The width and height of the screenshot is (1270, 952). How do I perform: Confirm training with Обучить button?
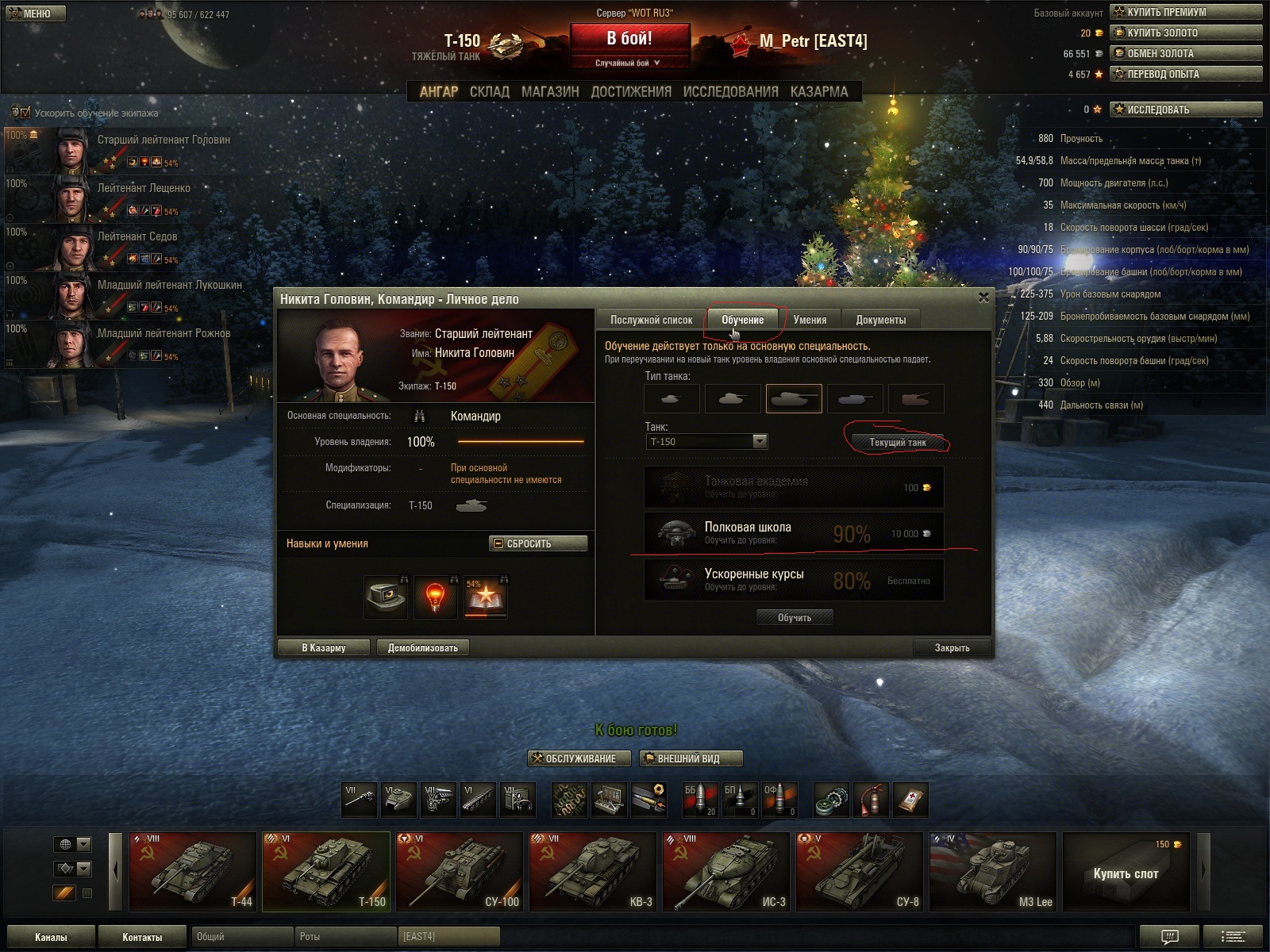(x=794, y=617)
